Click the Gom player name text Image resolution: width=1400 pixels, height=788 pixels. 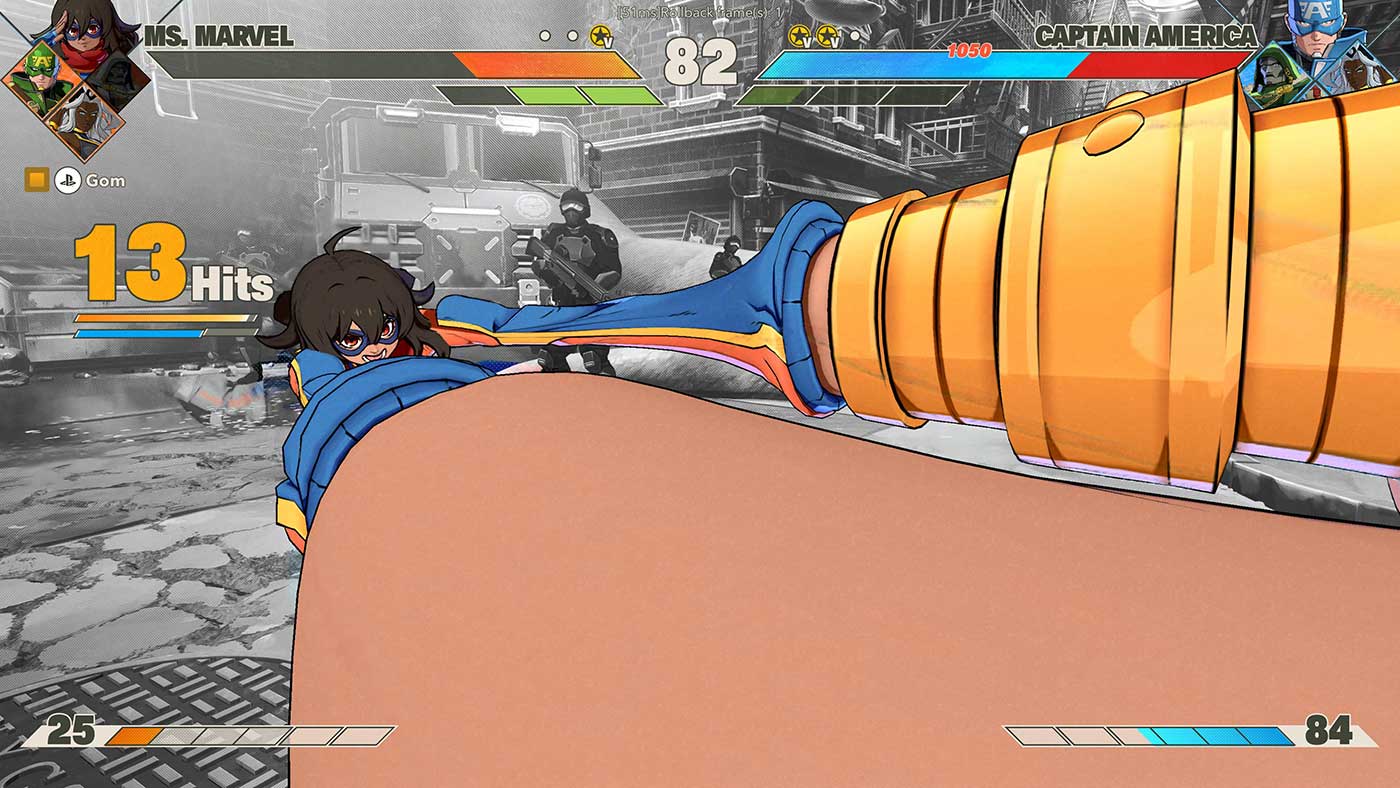tap(108, 181)
